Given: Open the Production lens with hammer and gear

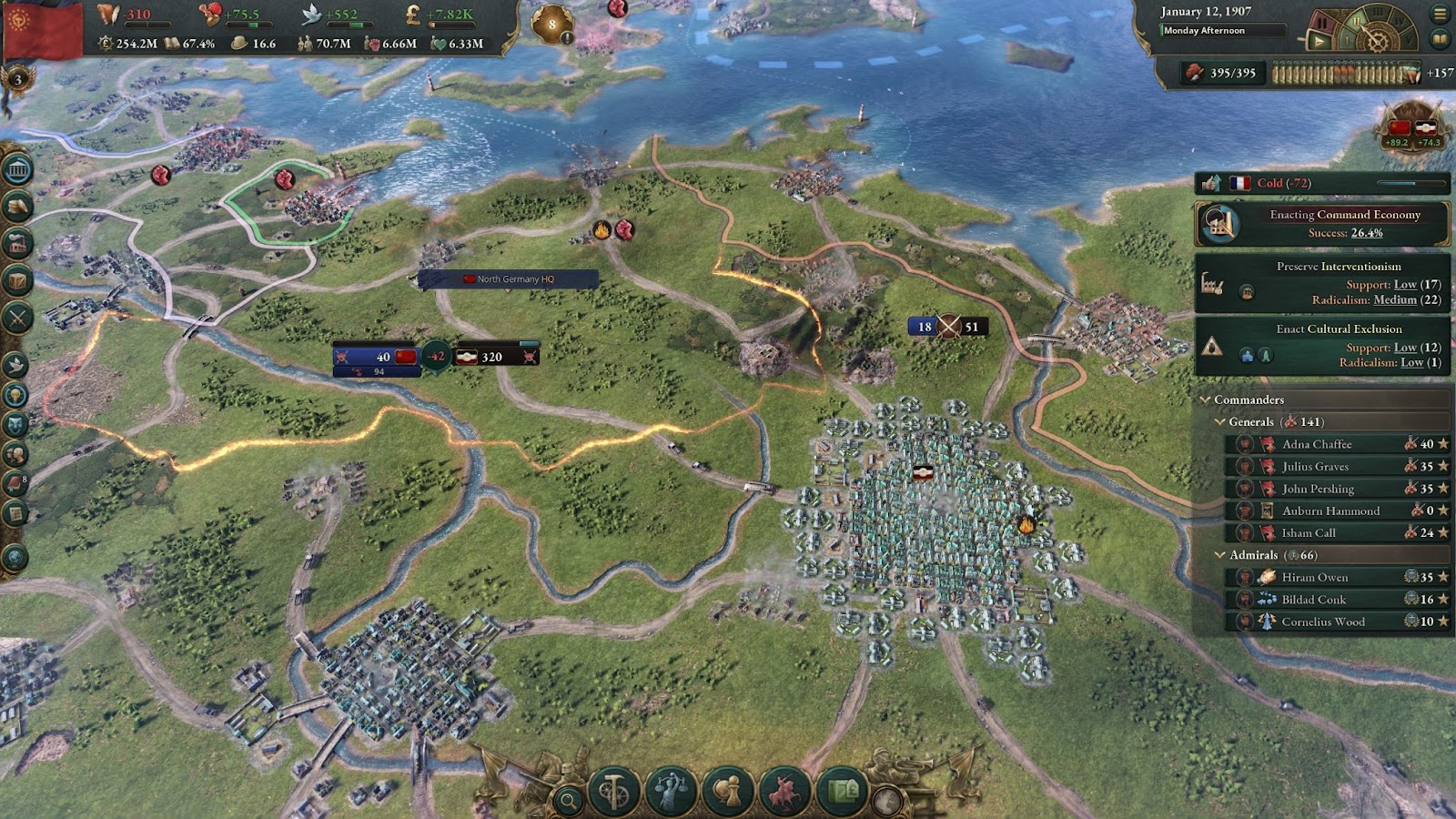Looking at the screenshot, I should coord(613,792).
